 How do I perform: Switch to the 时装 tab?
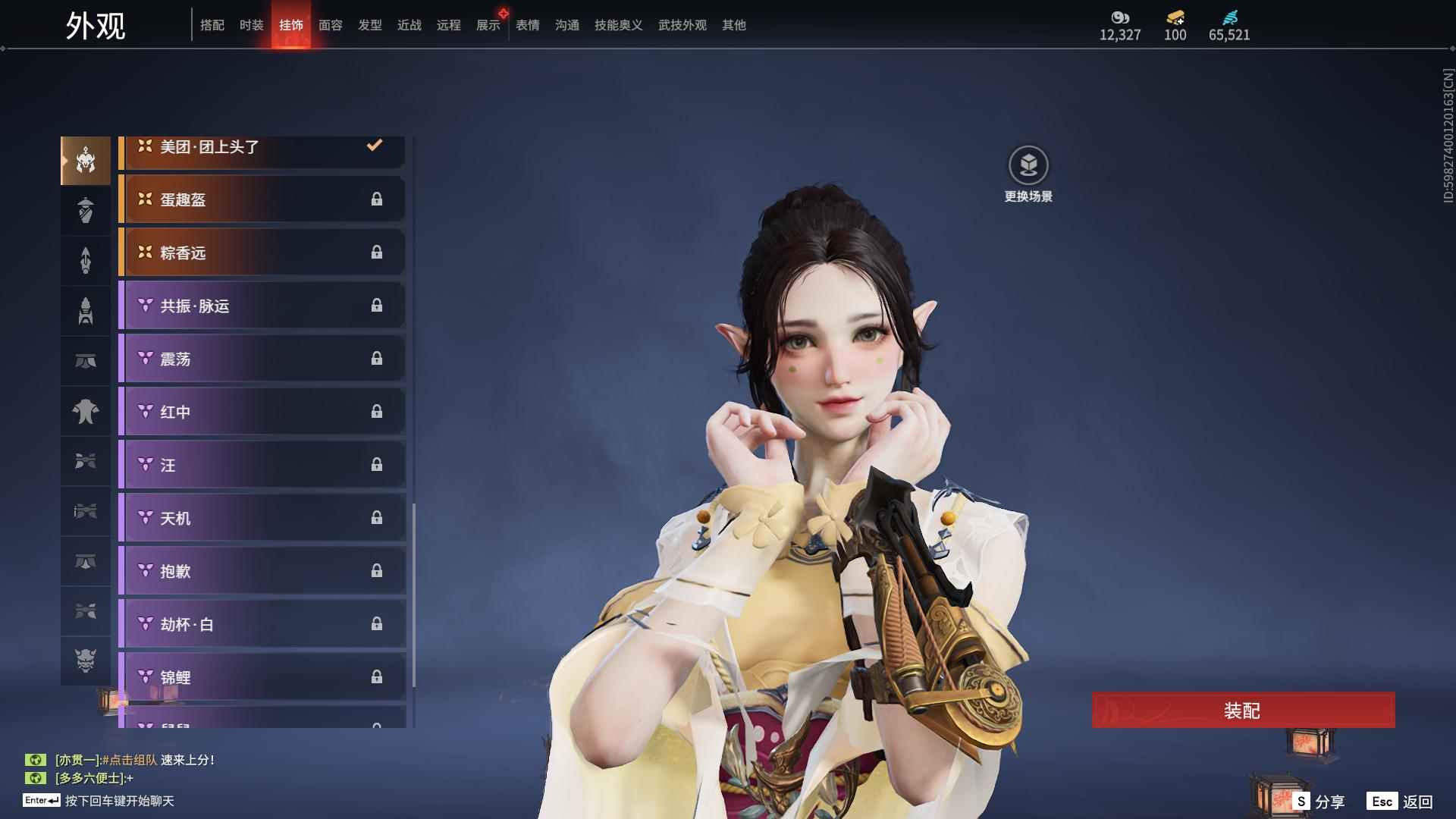tap(251, 25)
